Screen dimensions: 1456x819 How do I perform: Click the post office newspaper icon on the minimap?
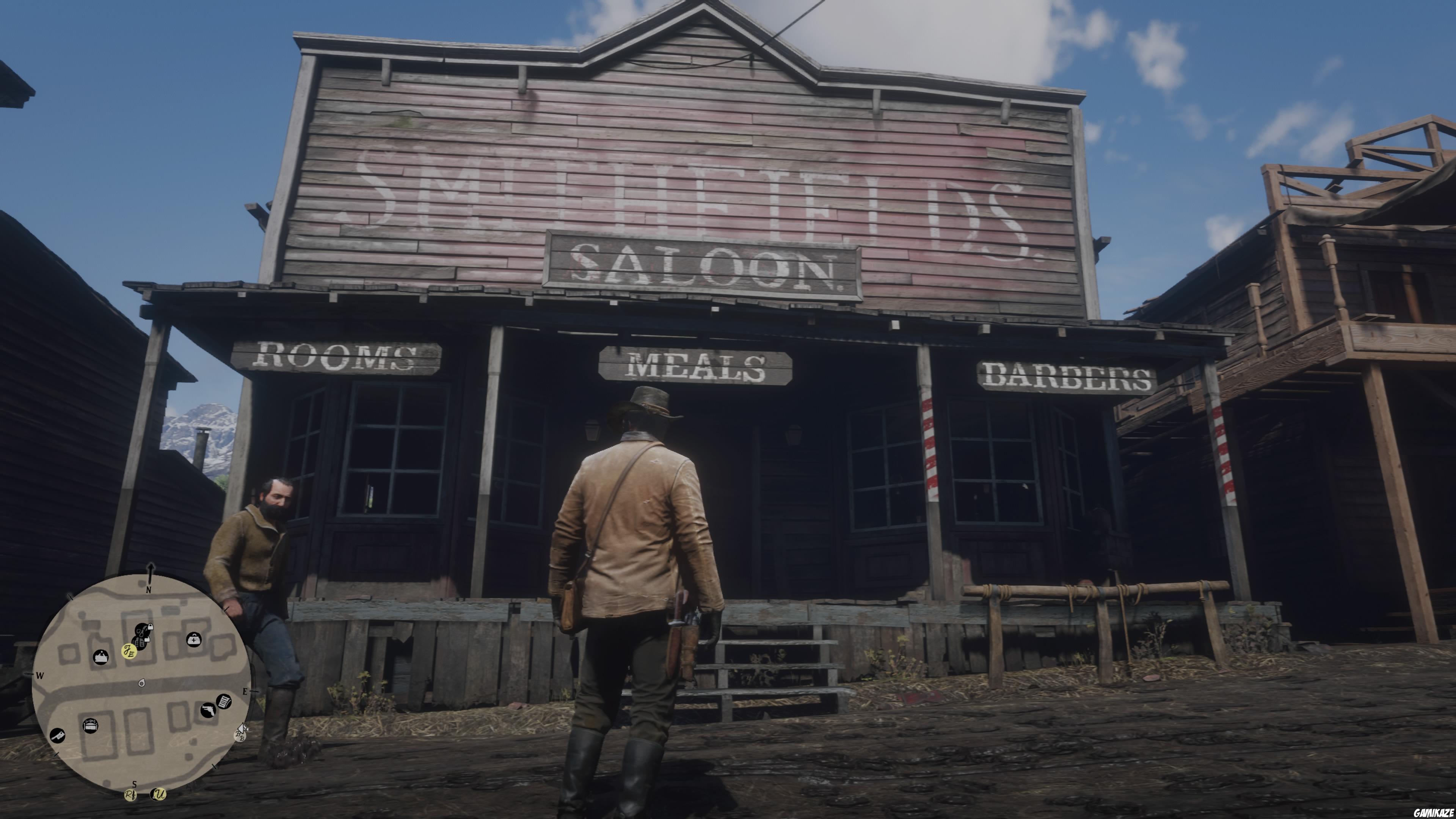224,701
